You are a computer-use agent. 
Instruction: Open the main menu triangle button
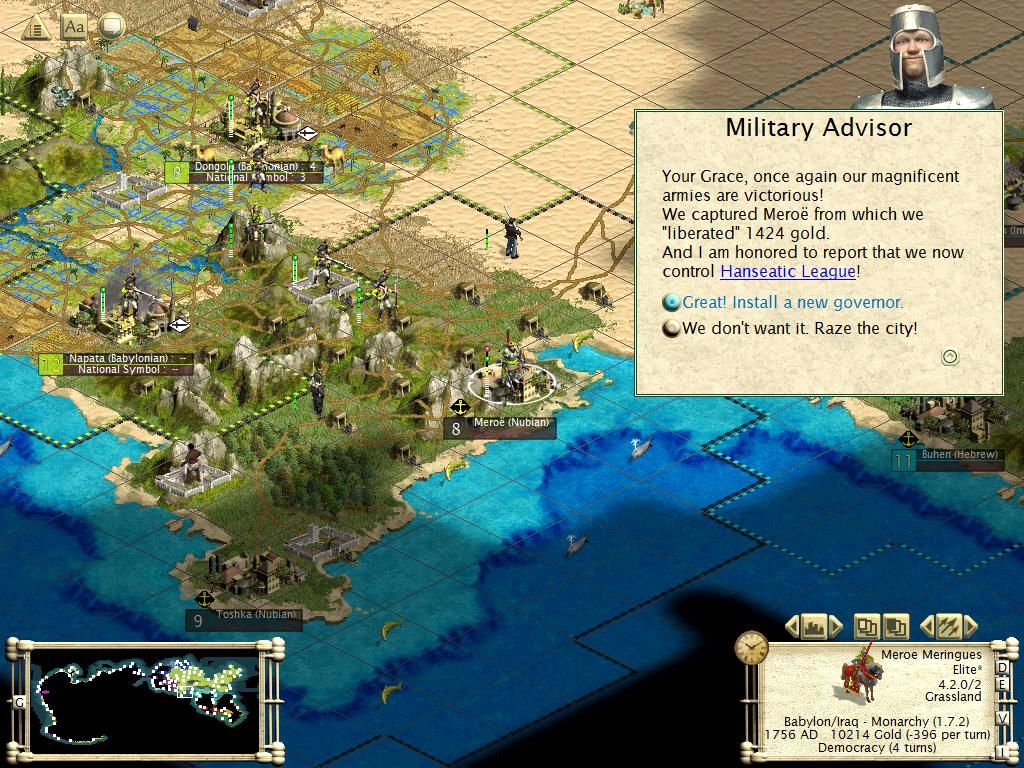[37, 27]
